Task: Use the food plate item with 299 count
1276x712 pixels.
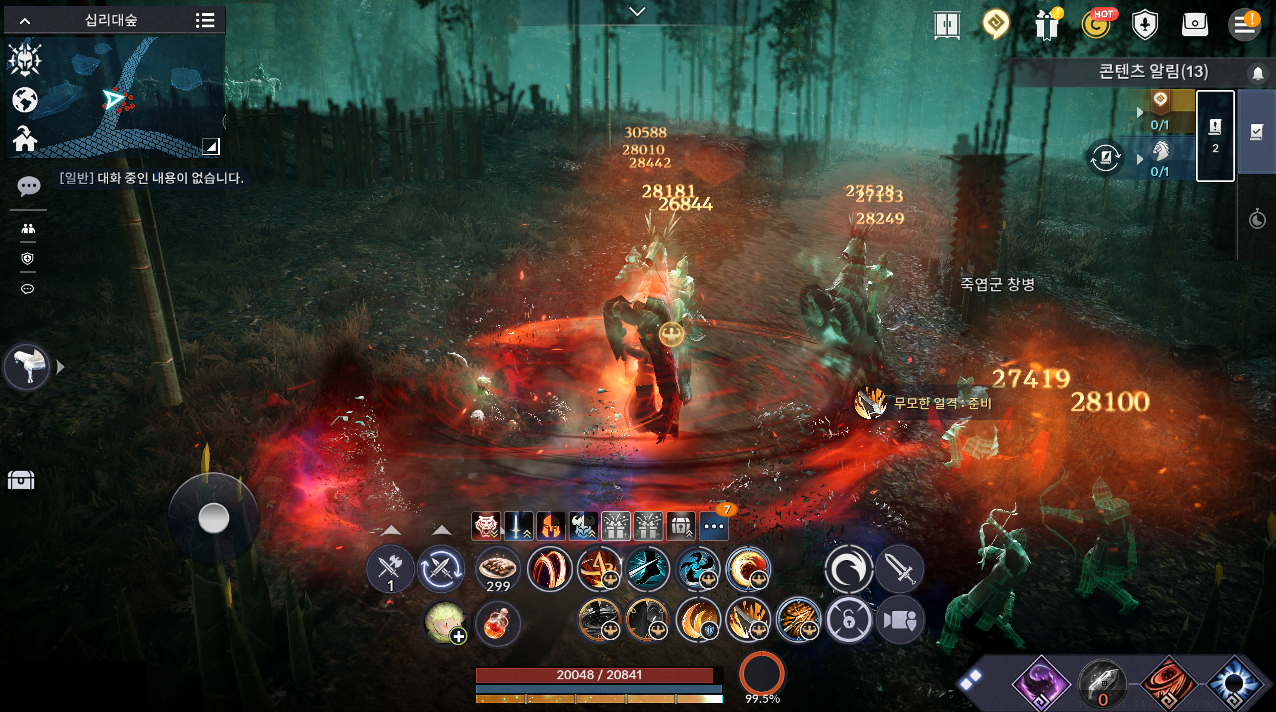Action: (497, 567)
